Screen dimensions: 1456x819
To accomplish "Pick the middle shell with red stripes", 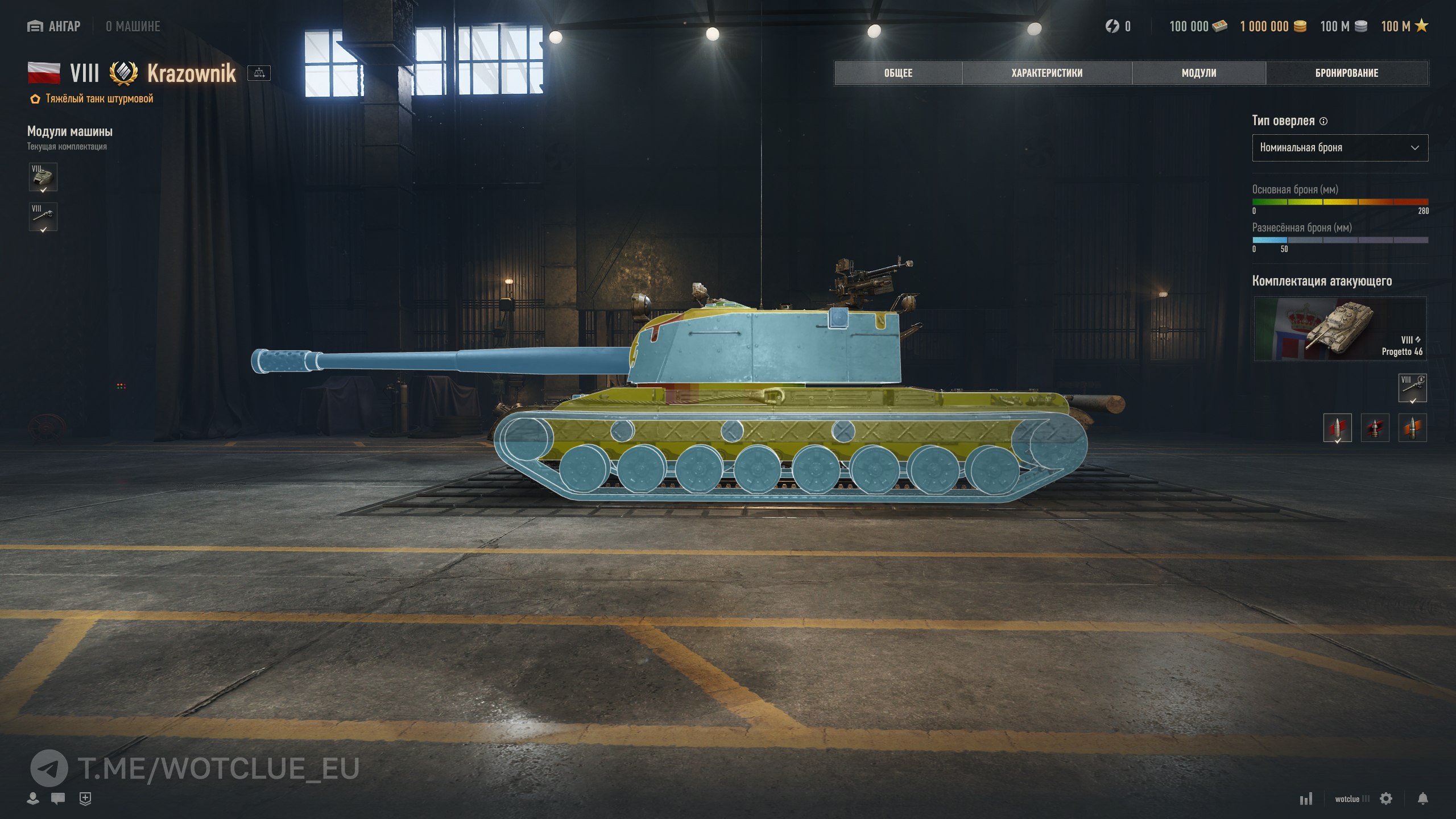I will coord(1375,428).
